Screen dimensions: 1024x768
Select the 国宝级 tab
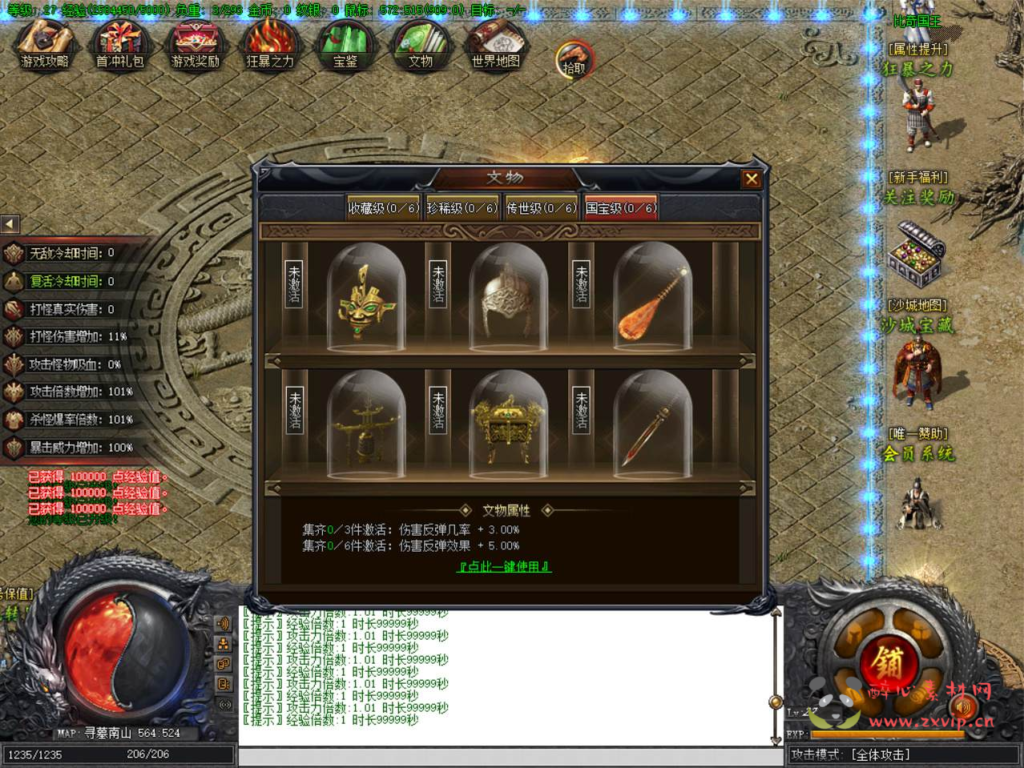[621, 208]
